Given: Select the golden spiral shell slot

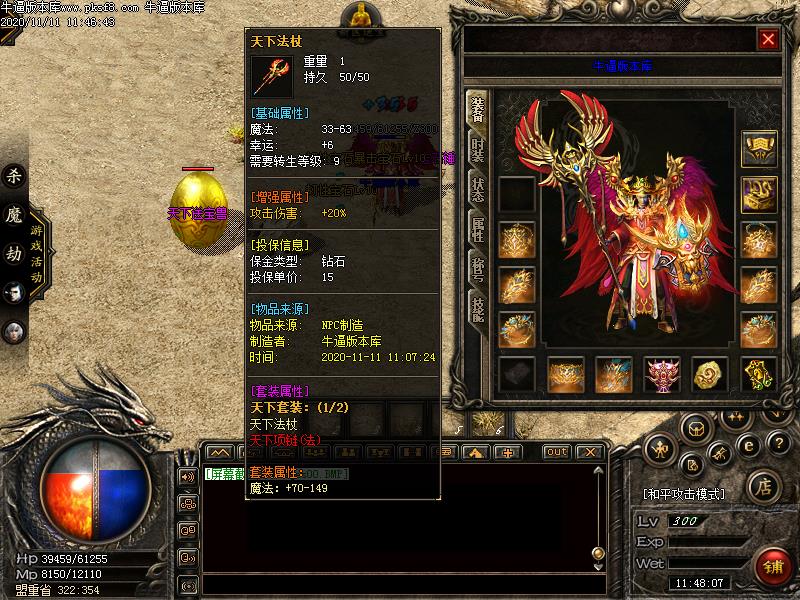Looking at the screenshot, I should [x=710, y=375].
